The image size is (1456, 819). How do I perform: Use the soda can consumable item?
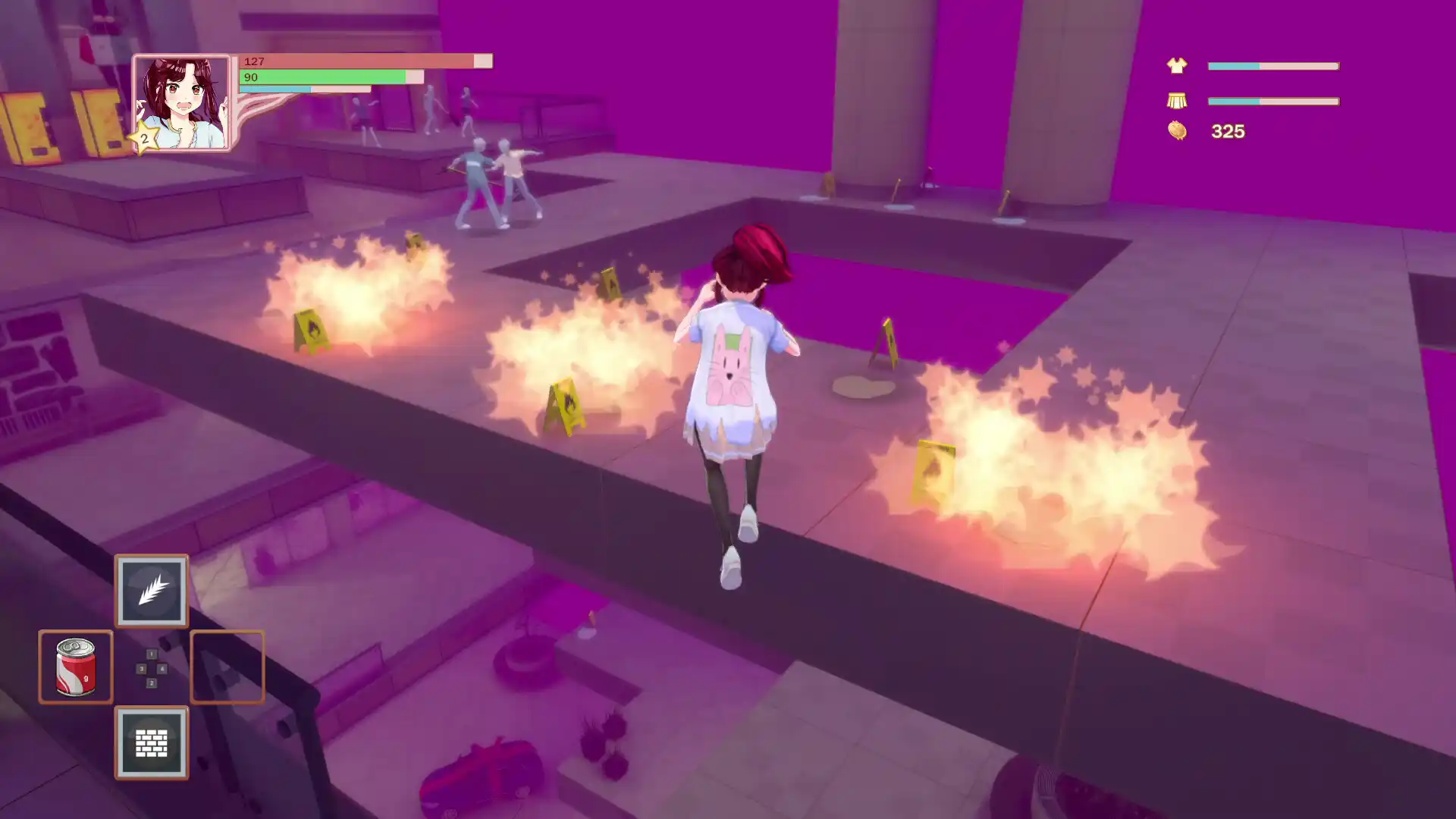76,667
